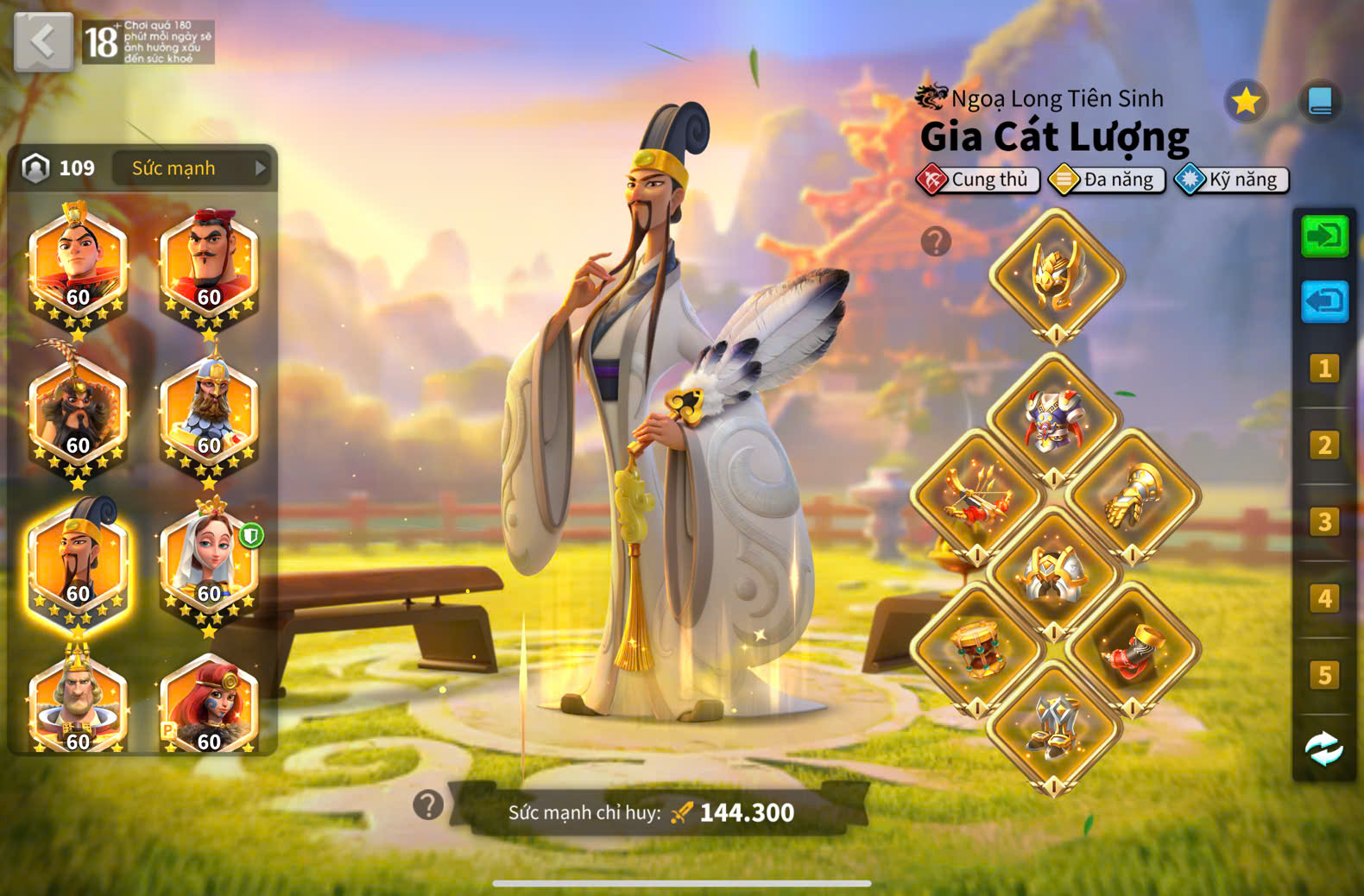Viewport: 1364px width, 896px height.
Task: Select the golden gauntlet equipment slot
Action: [1133, 497]
